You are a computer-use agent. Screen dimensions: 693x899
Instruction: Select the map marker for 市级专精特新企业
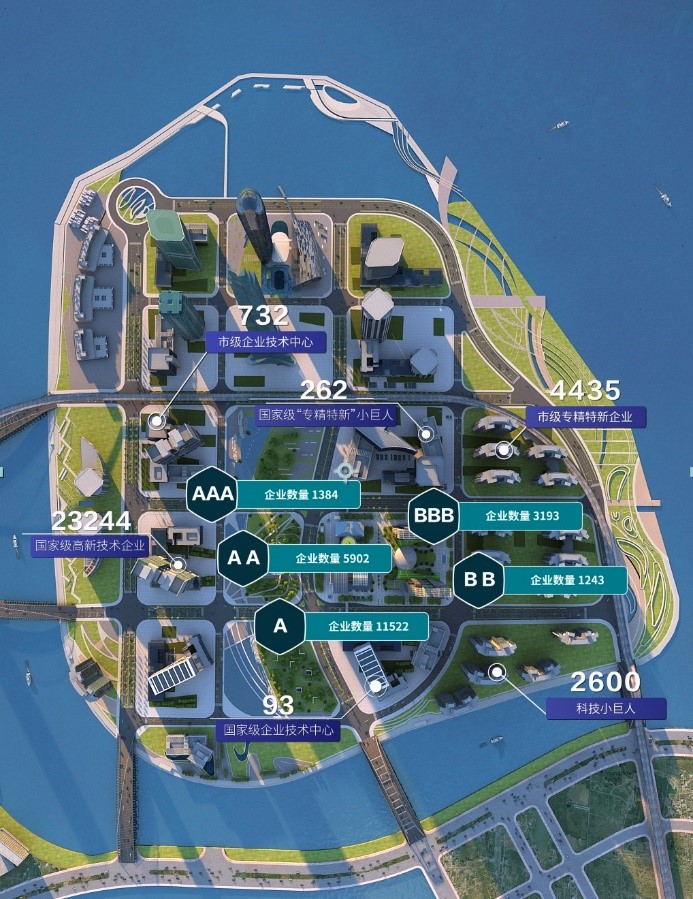click(504, 451)
